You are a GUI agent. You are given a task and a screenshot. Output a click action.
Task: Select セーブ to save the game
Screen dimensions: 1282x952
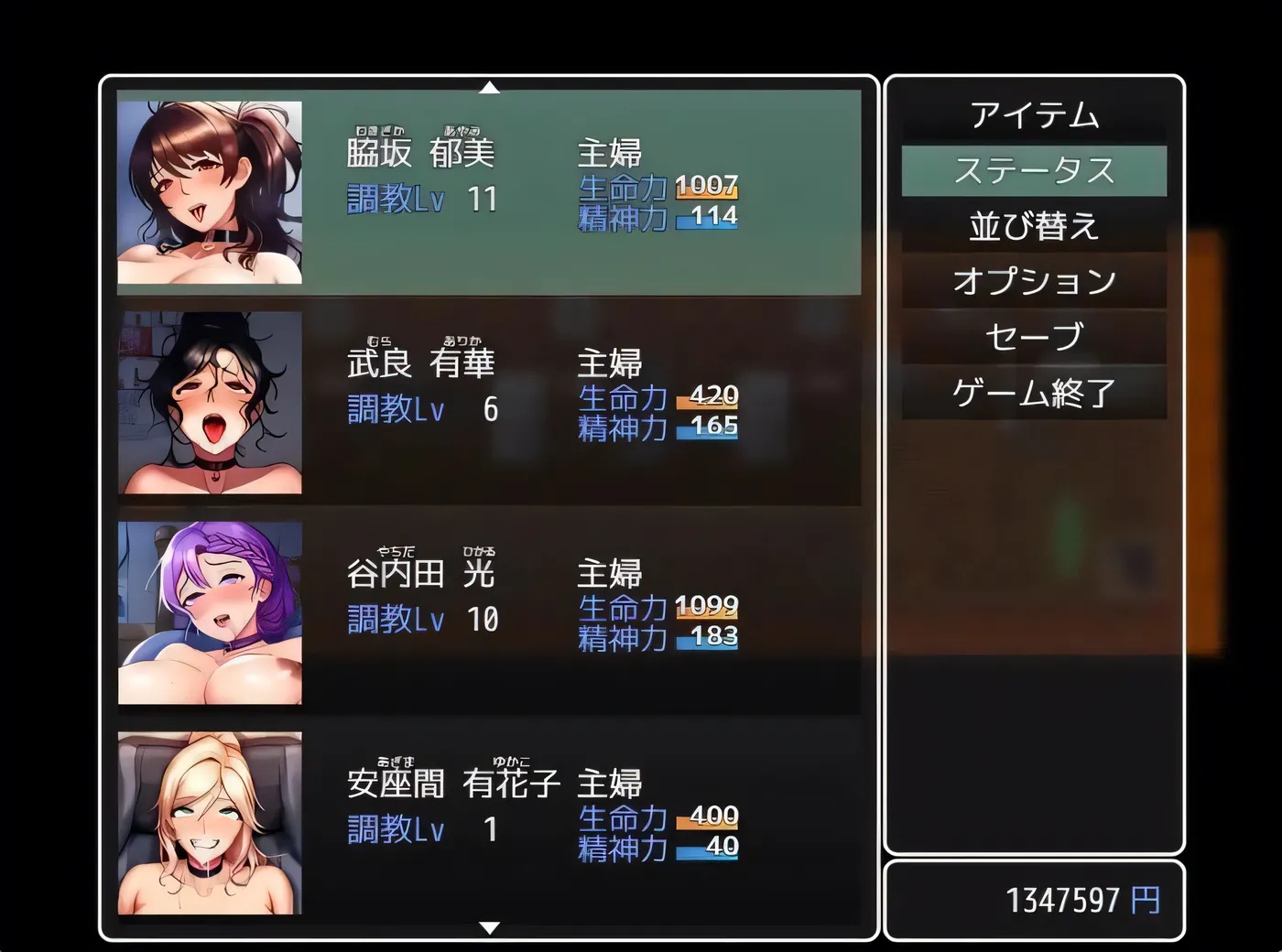(x=1035, y=337)
